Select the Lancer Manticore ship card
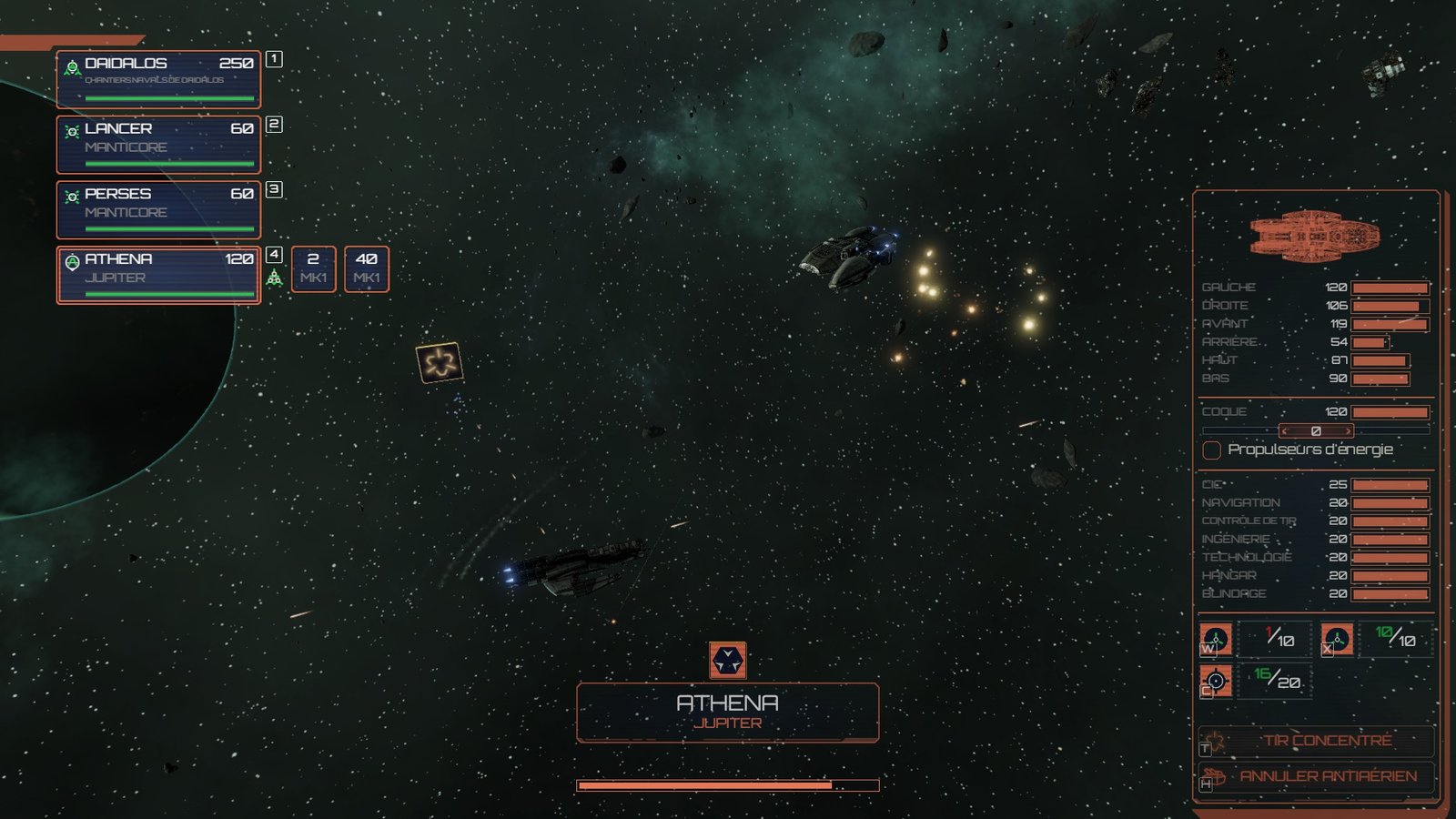 158,144
